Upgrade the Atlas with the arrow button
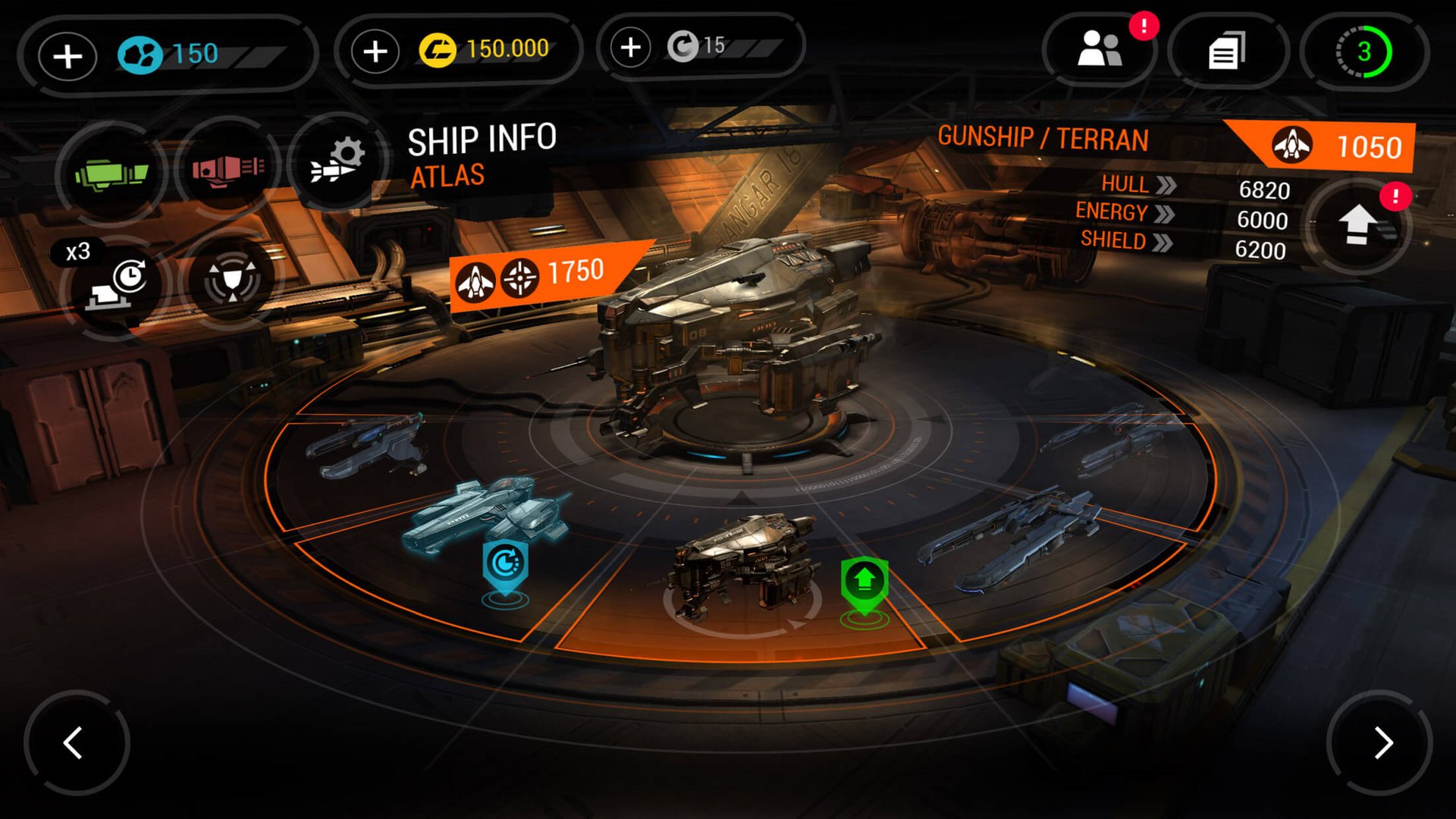Image resolution: width=1456 pixels, height=819 pixels. pyautogui.click(x=1358, y=225)
